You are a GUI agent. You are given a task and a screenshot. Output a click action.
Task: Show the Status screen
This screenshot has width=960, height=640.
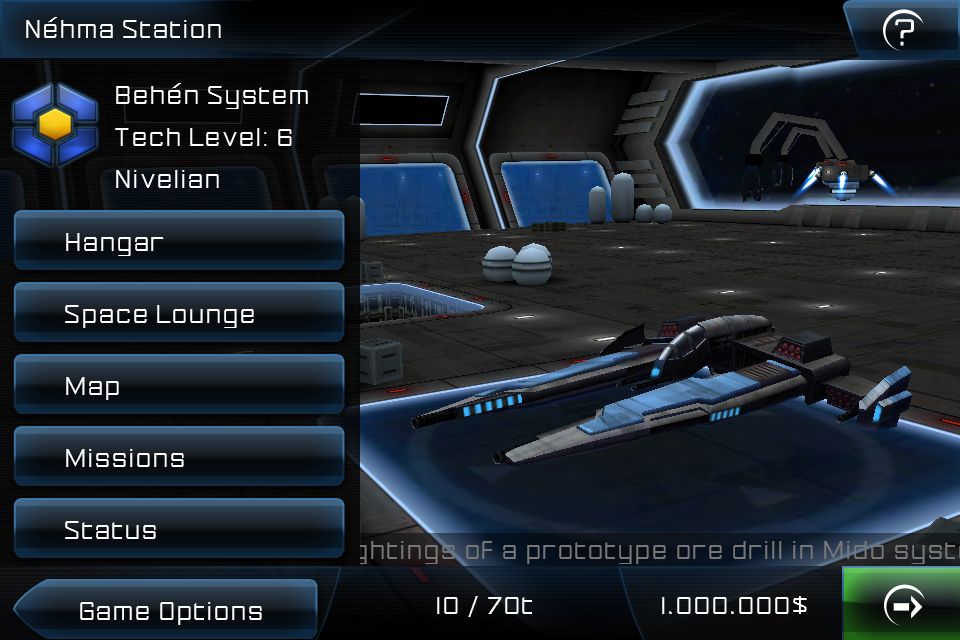pyautogui.click(x=178, y=530)
